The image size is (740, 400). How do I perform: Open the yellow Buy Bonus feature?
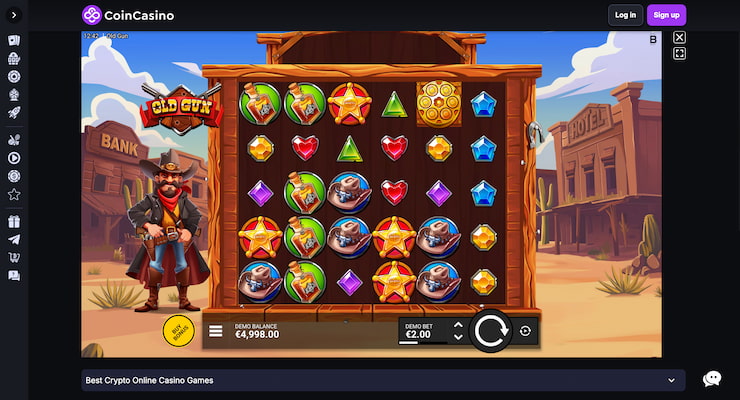[x=178, y=330]
